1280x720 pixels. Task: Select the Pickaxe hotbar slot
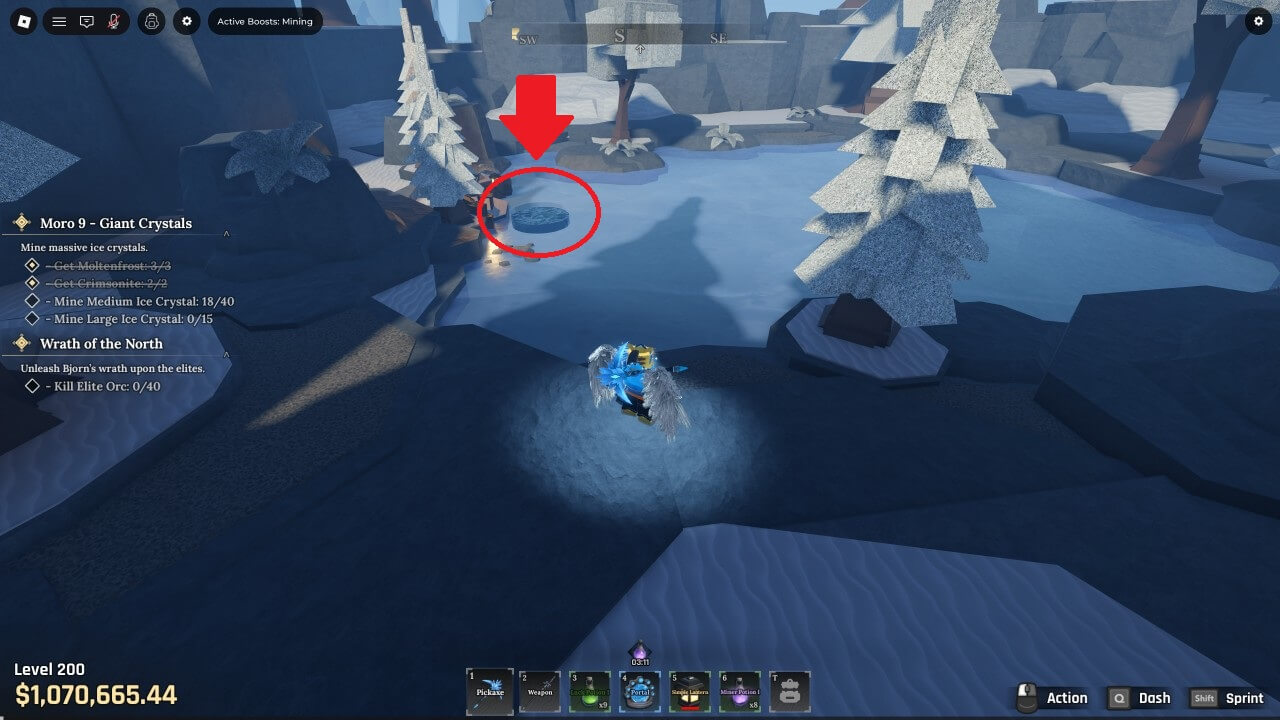point(490,691)
